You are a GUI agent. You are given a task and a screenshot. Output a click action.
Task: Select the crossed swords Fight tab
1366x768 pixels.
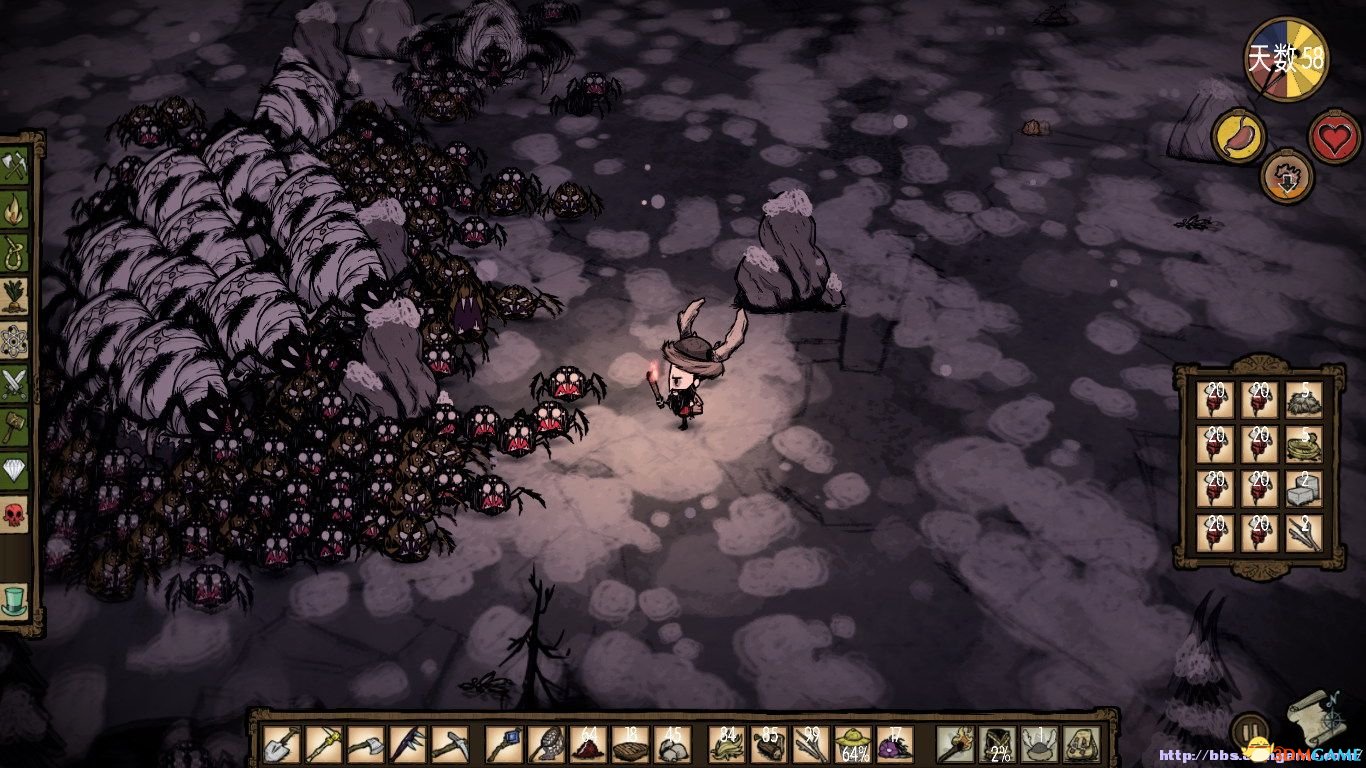click(16, 383)
